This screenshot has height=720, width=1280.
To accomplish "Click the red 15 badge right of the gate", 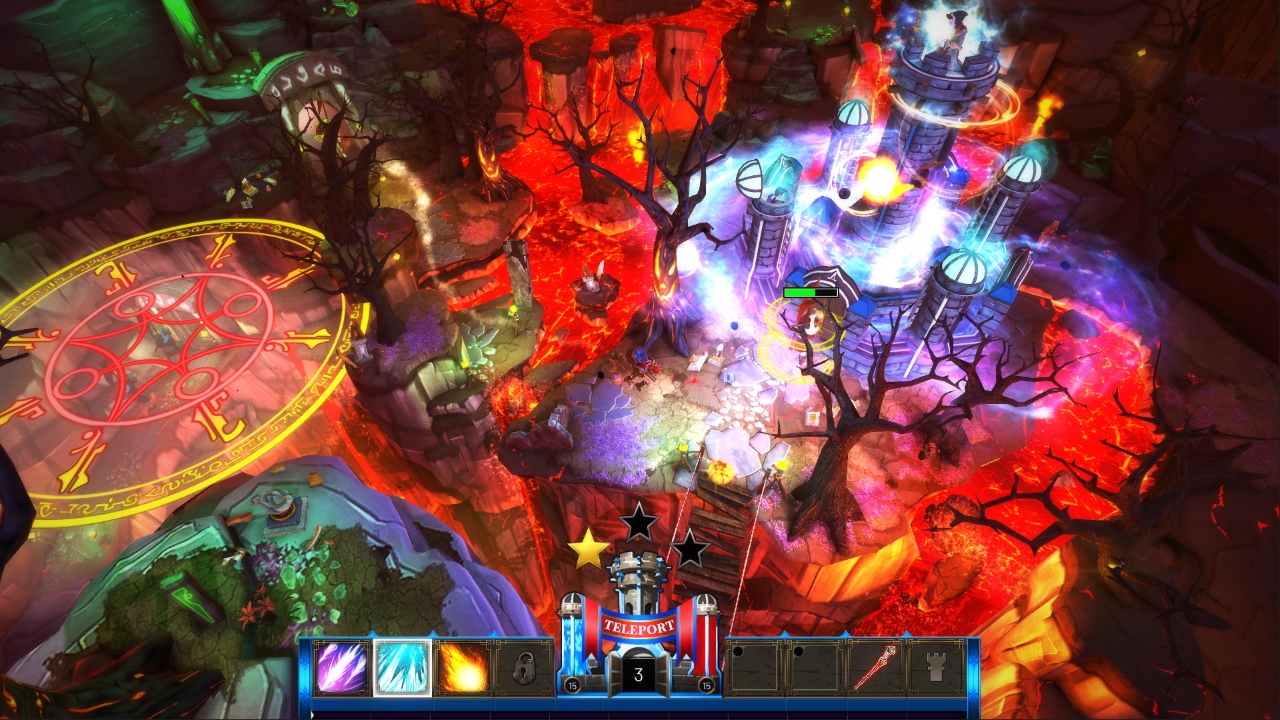I will pos(706,687).
